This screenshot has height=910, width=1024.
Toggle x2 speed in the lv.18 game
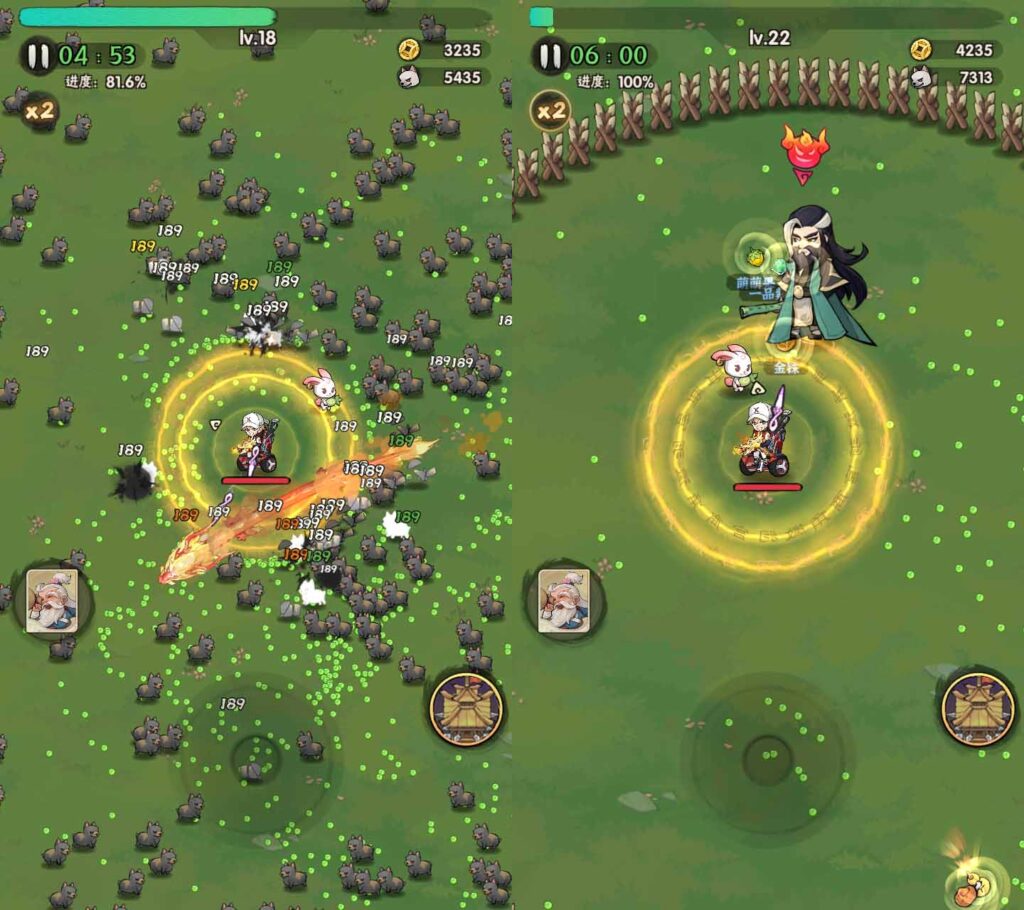(x=39, y=111)
